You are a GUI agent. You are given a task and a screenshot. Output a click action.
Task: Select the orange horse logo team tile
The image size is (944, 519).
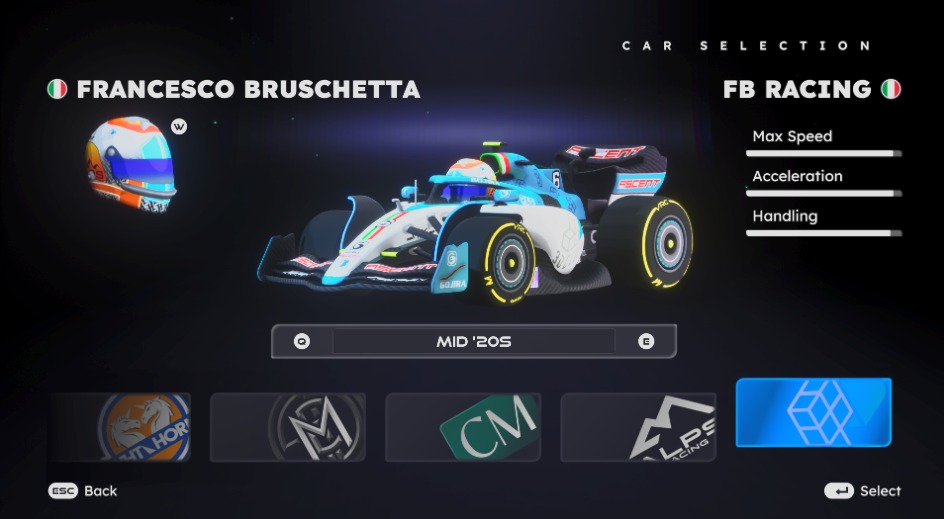point(122,427)
